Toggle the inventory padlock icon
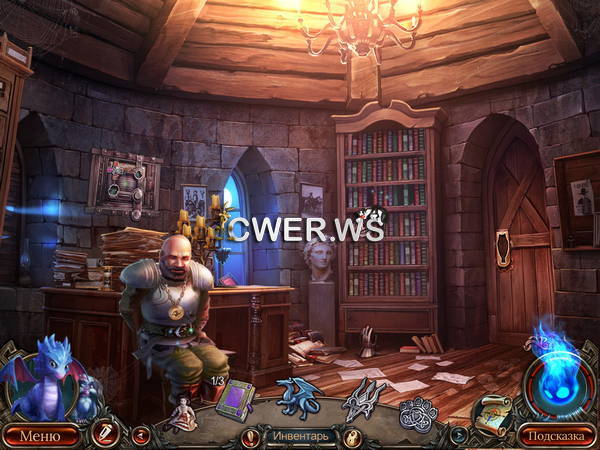 [x=351, y=436]
